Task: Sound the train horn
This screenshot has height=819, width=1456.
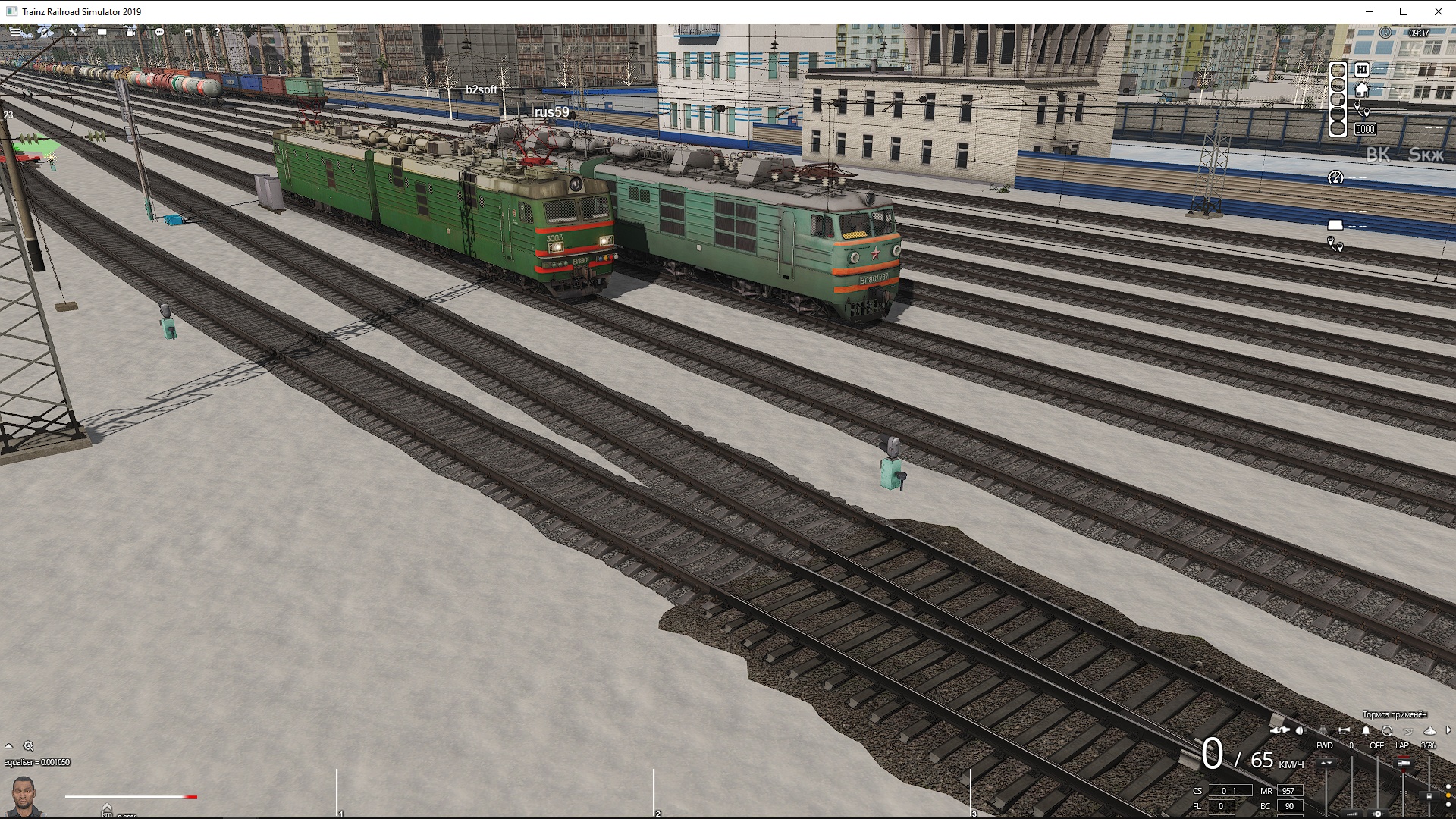Action: (1344, 730)
